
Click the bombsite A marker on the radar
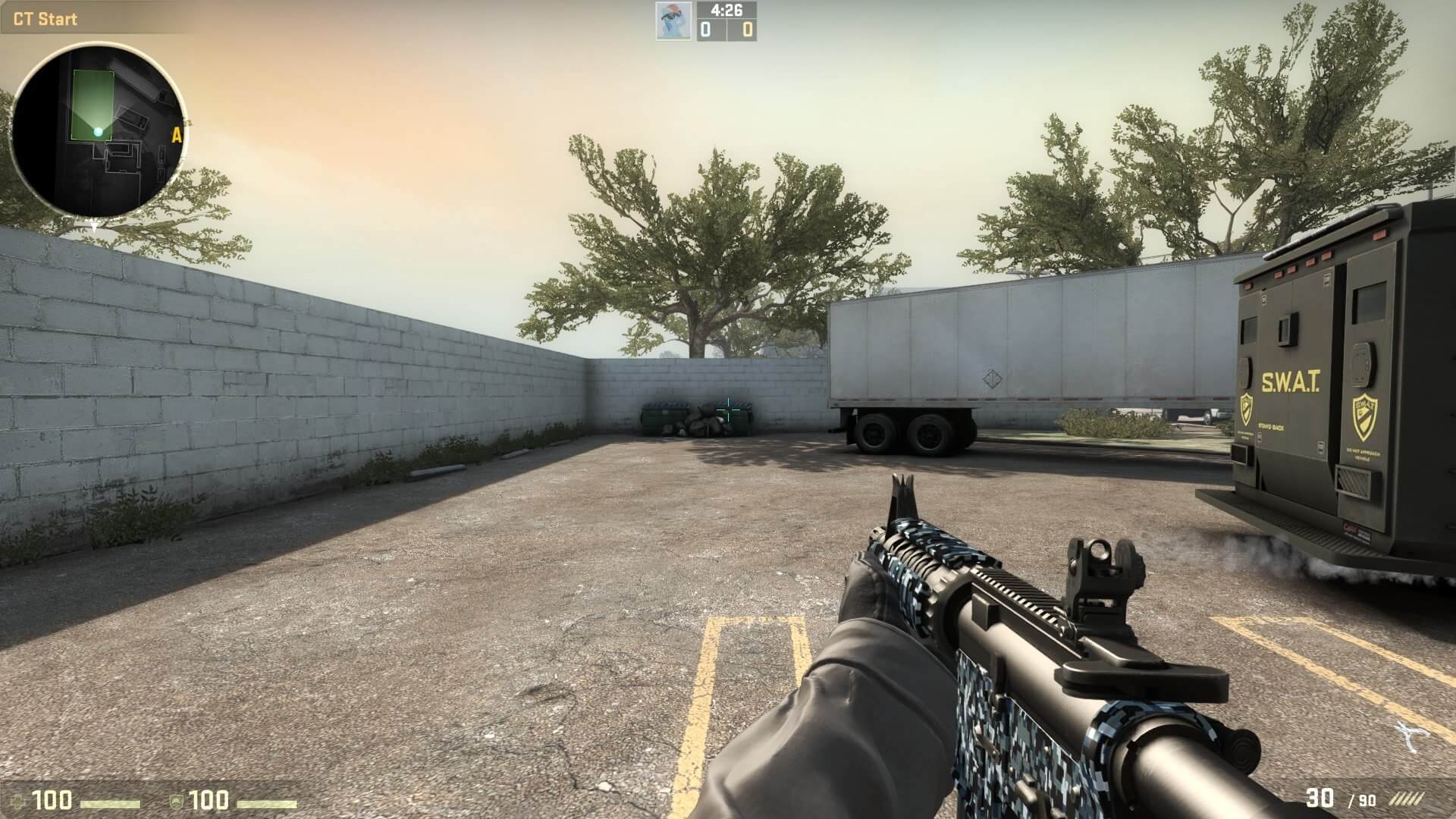click(177, 136)
